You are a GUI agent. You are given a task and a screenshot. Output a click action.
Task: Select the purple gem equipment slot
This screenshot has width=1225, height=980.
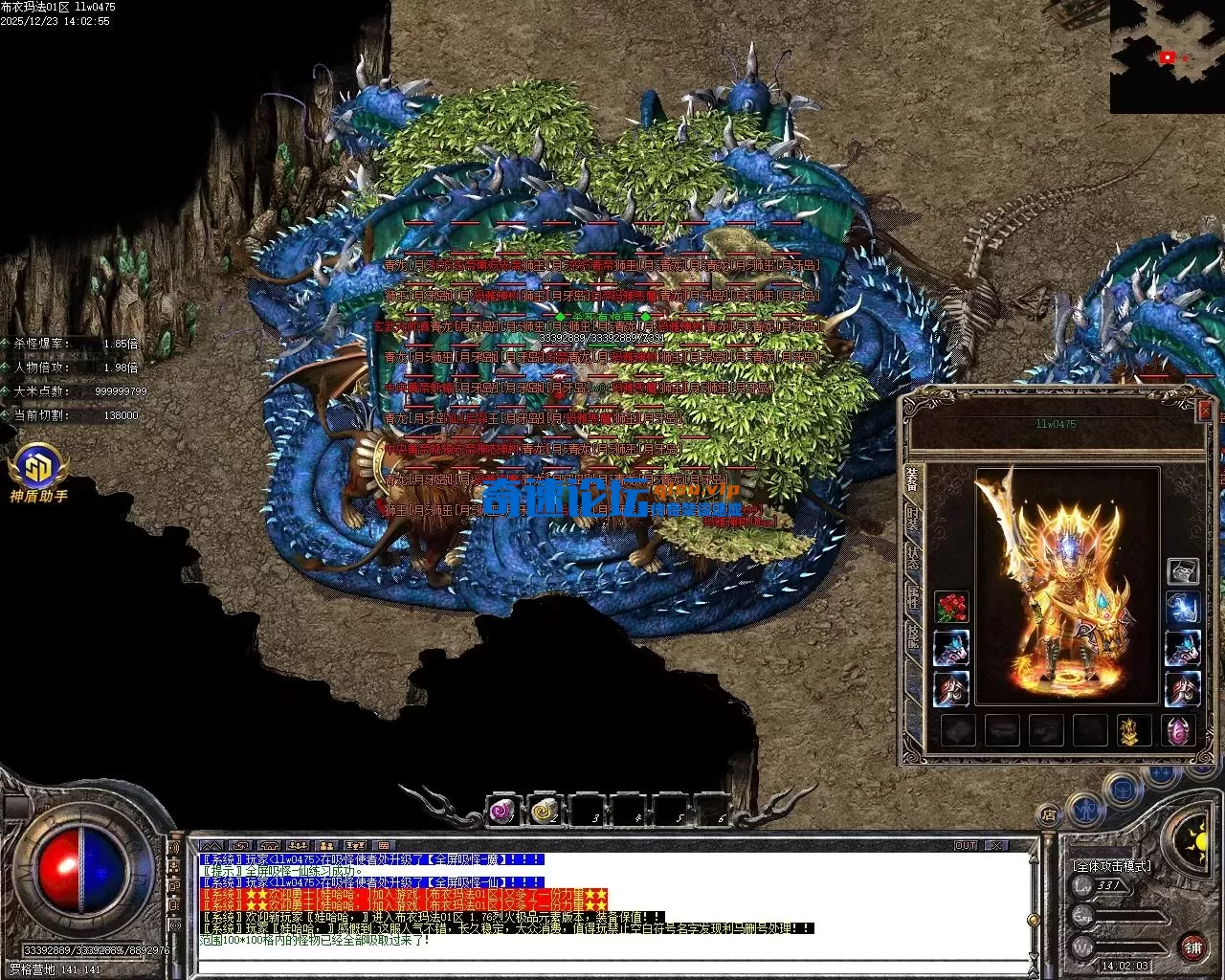1178,731
